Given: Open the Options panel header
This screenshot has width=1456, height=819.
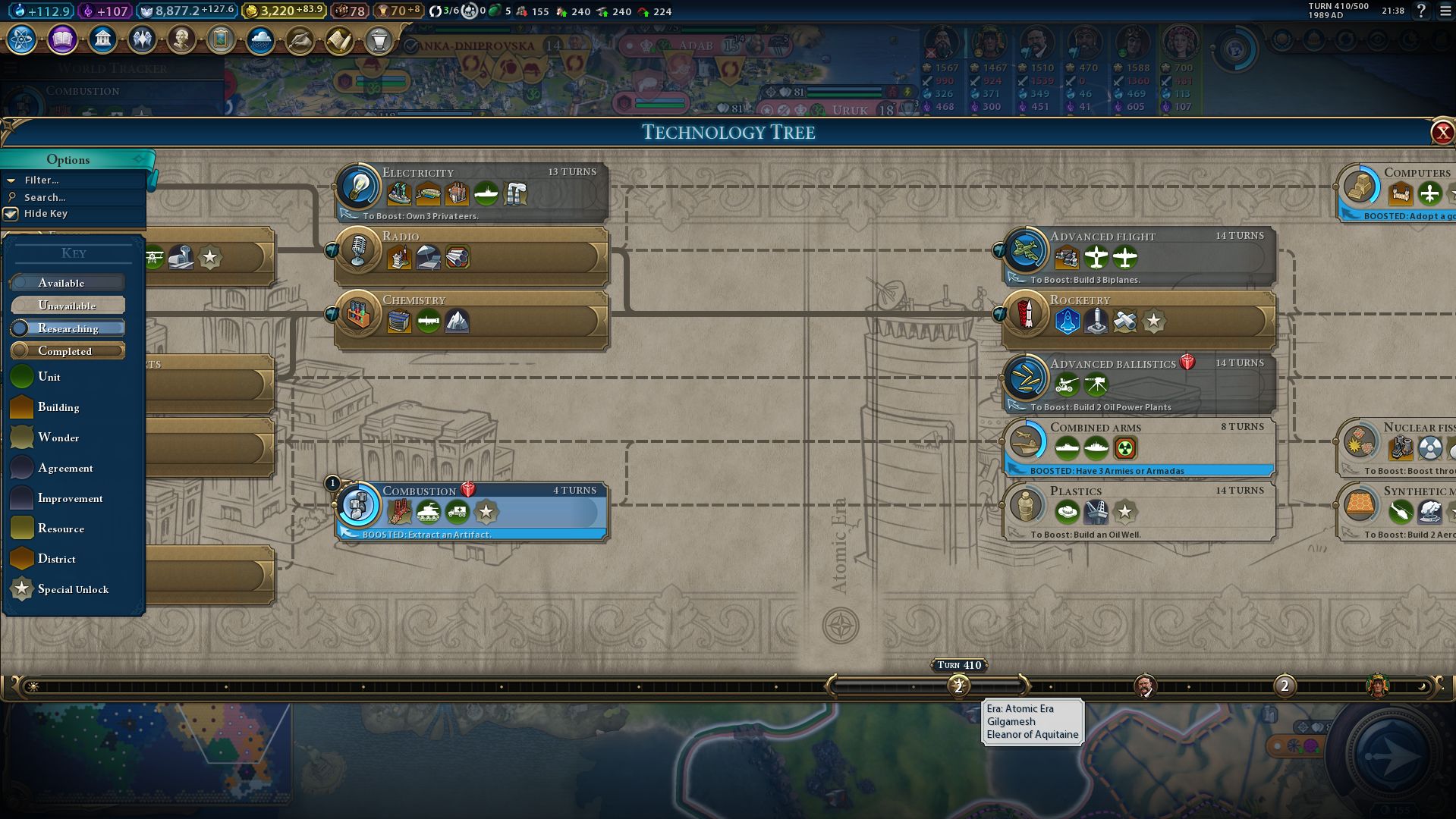Looking at the screenshot, I should click(68, 159).
